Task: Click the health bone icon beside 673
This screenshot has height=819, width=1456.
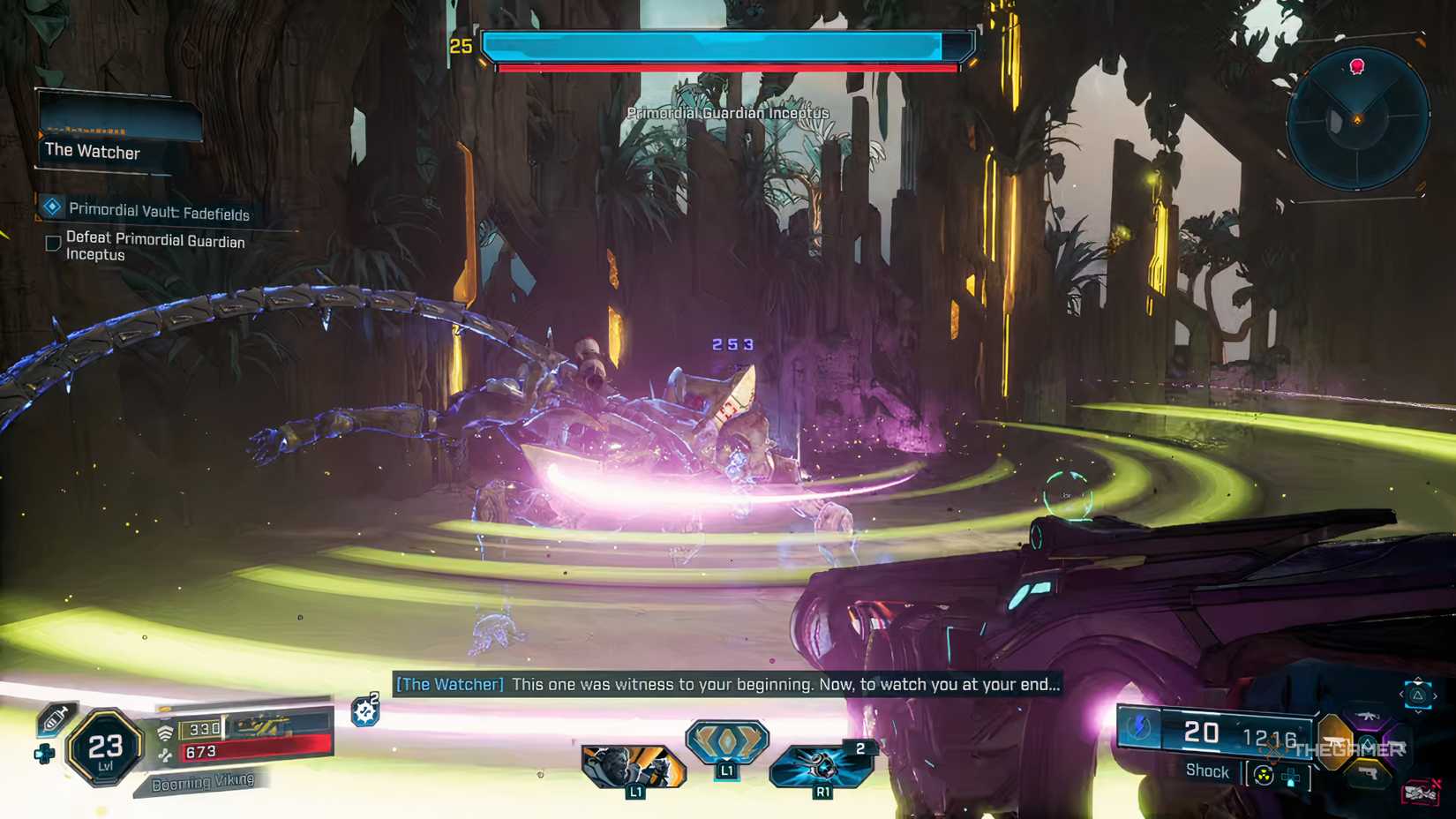Action: point(167,754)
